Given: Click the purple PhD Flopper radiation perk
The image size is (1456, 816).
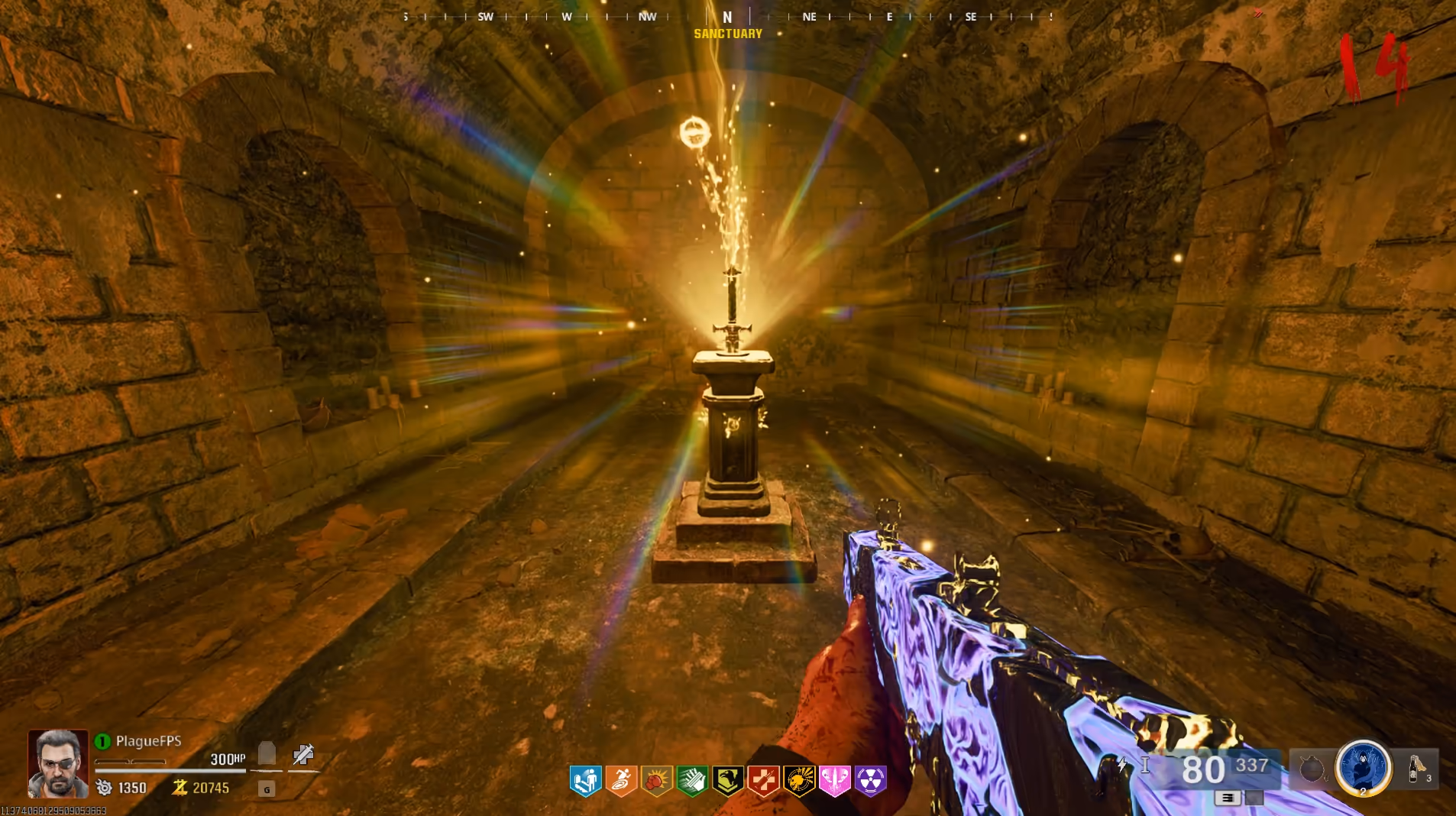Looking at the screenshot, I should click(870, 781).
